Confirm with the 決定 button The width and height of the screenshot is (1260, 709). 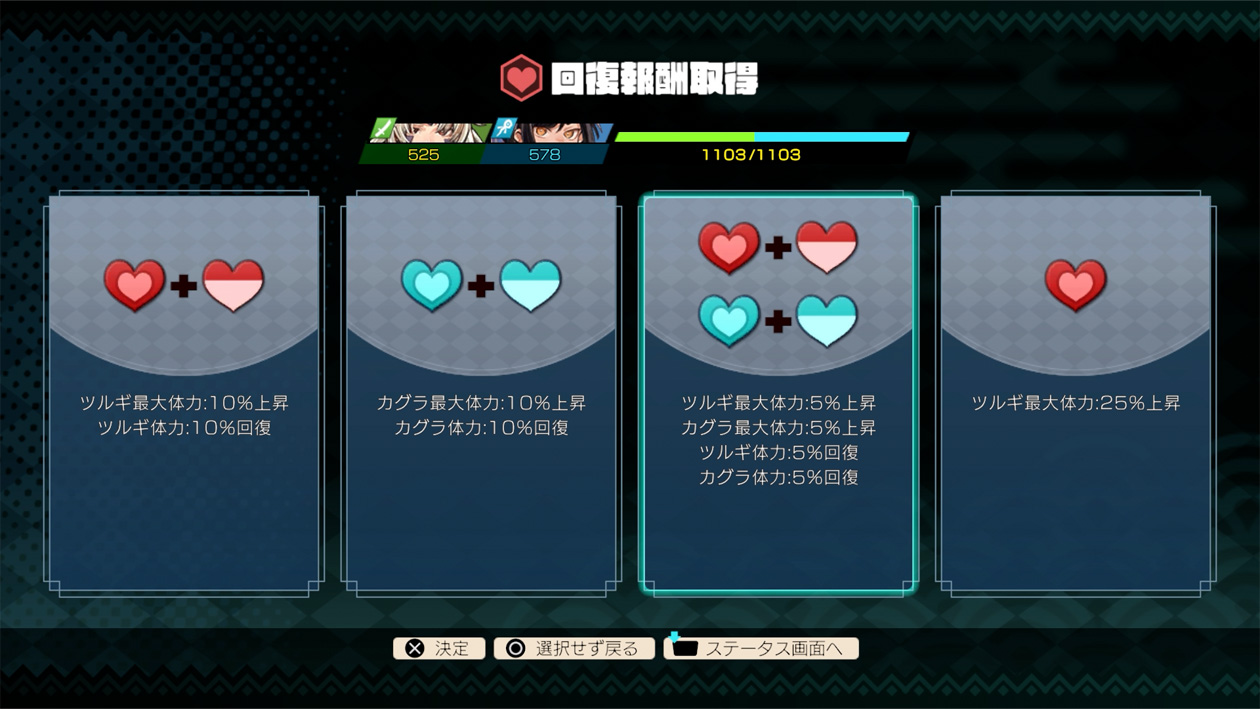(439, 648)
